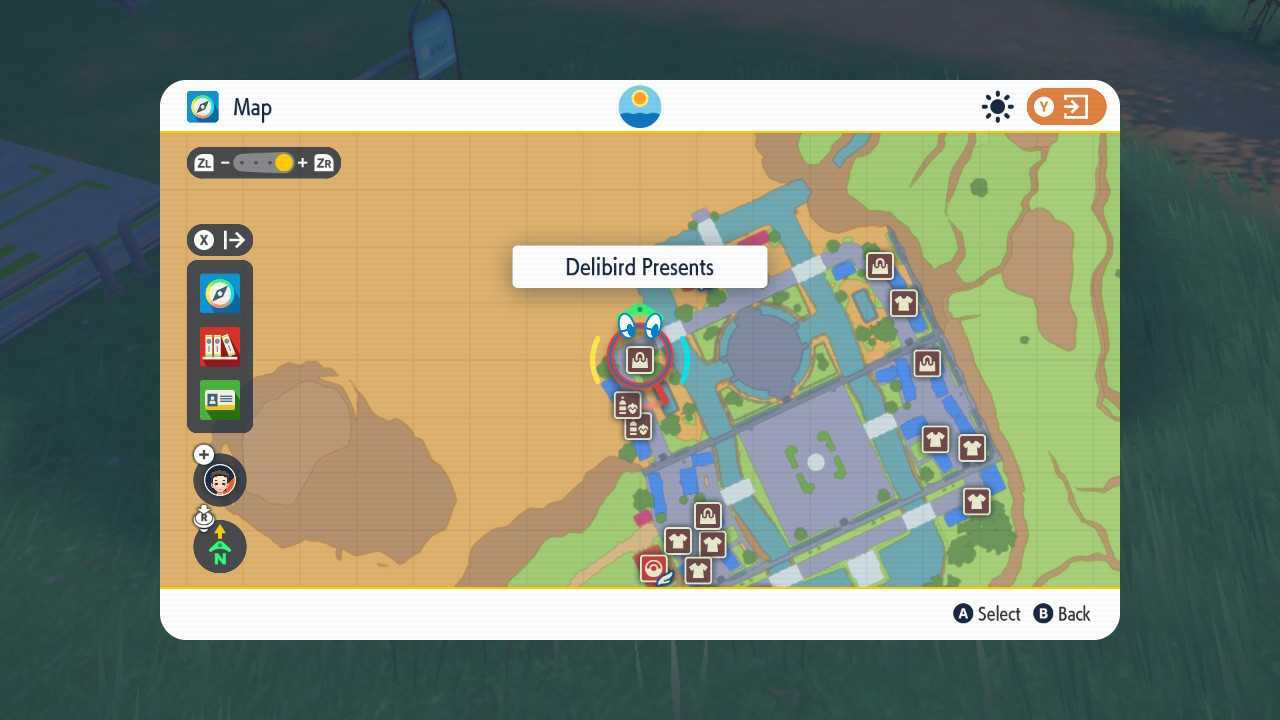Open the green Profile card sidebar icon
1280x720 pixels.
(219, 399)
